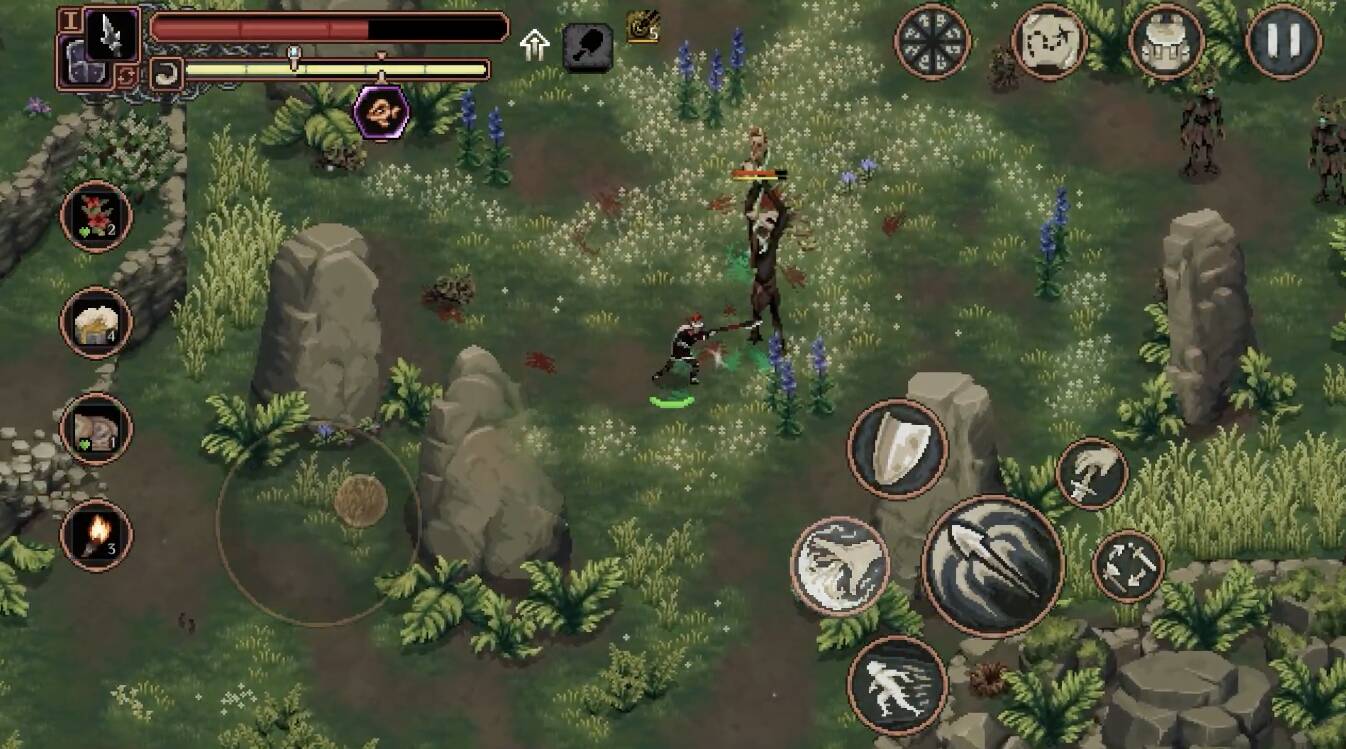This screenshot has width=1346, height=749.
Task: Toggle the weapon set swap arrows
Action: click(126, 75)
